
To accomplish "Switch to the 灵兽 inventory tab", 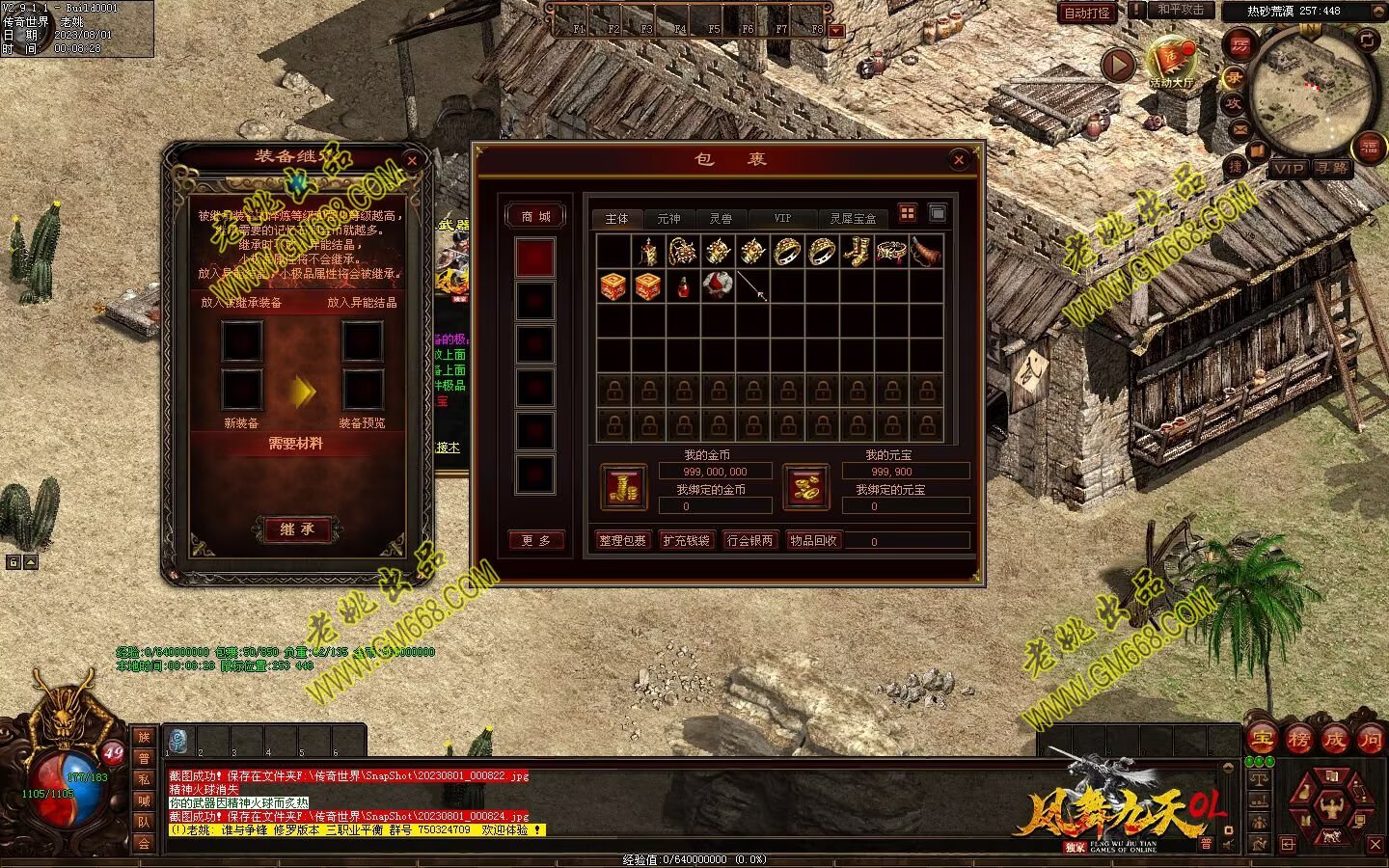I will pyautogui.click(x=721, y=219).
